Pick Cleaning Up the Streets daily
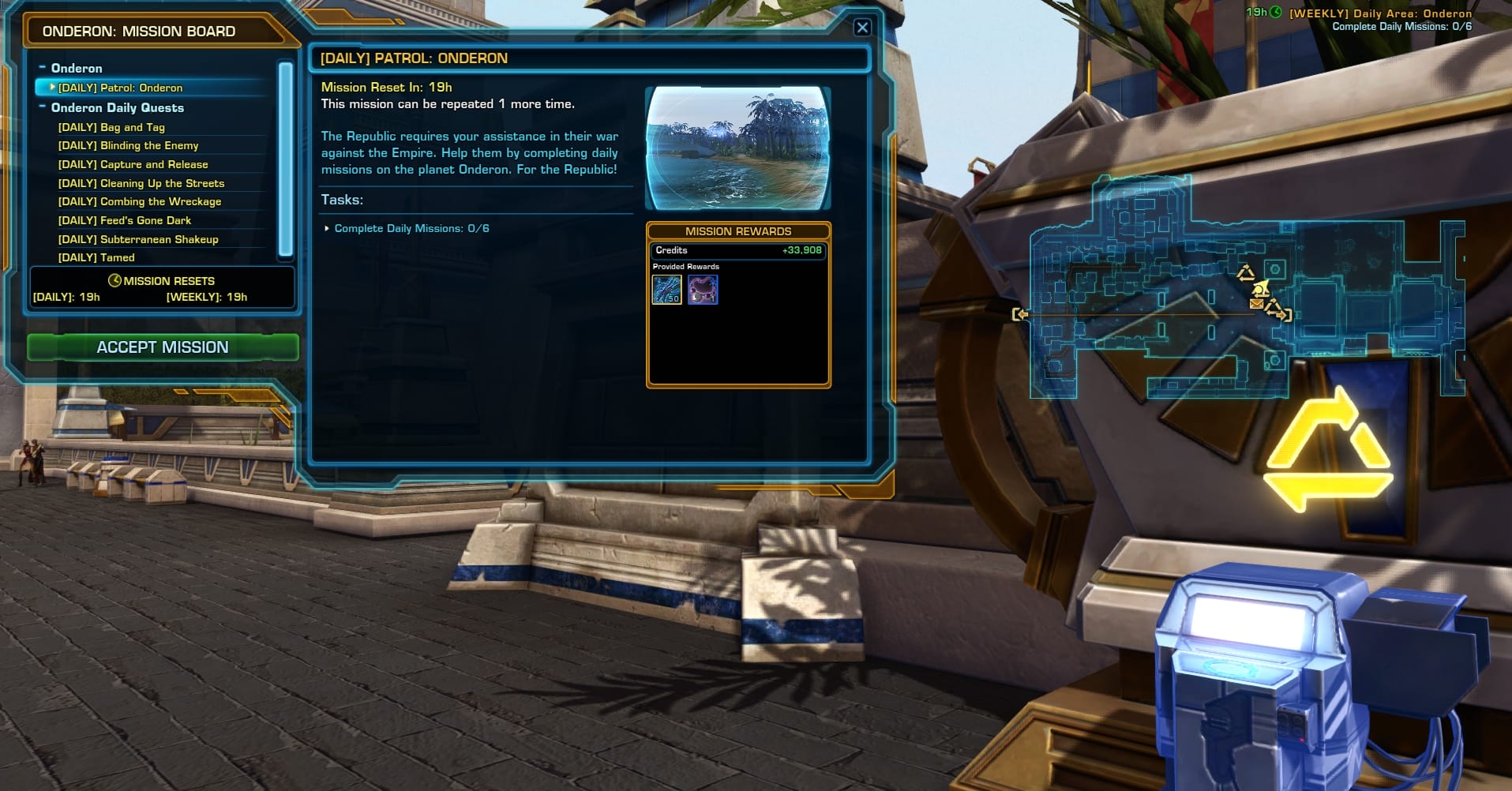Image resolution: width=1512 pixels, height=791 pixels. [x=141, y=183]
